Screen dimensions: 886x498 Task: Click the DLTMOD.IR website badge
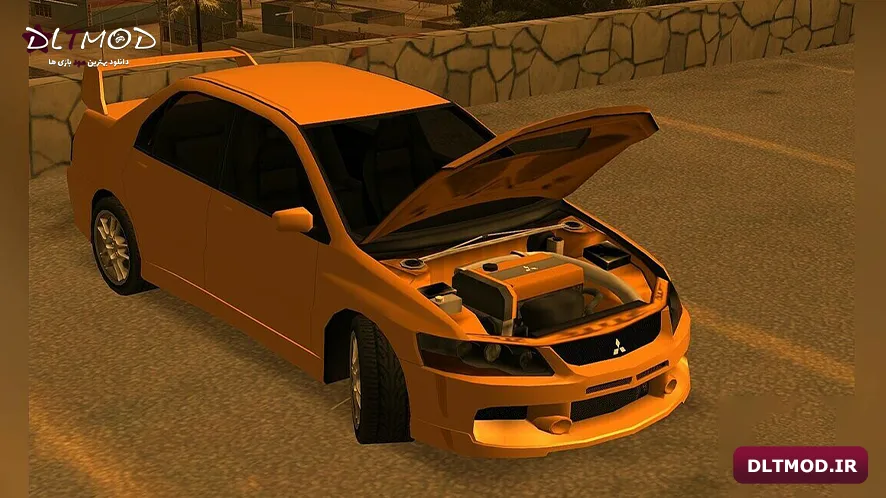coord(800,465)
